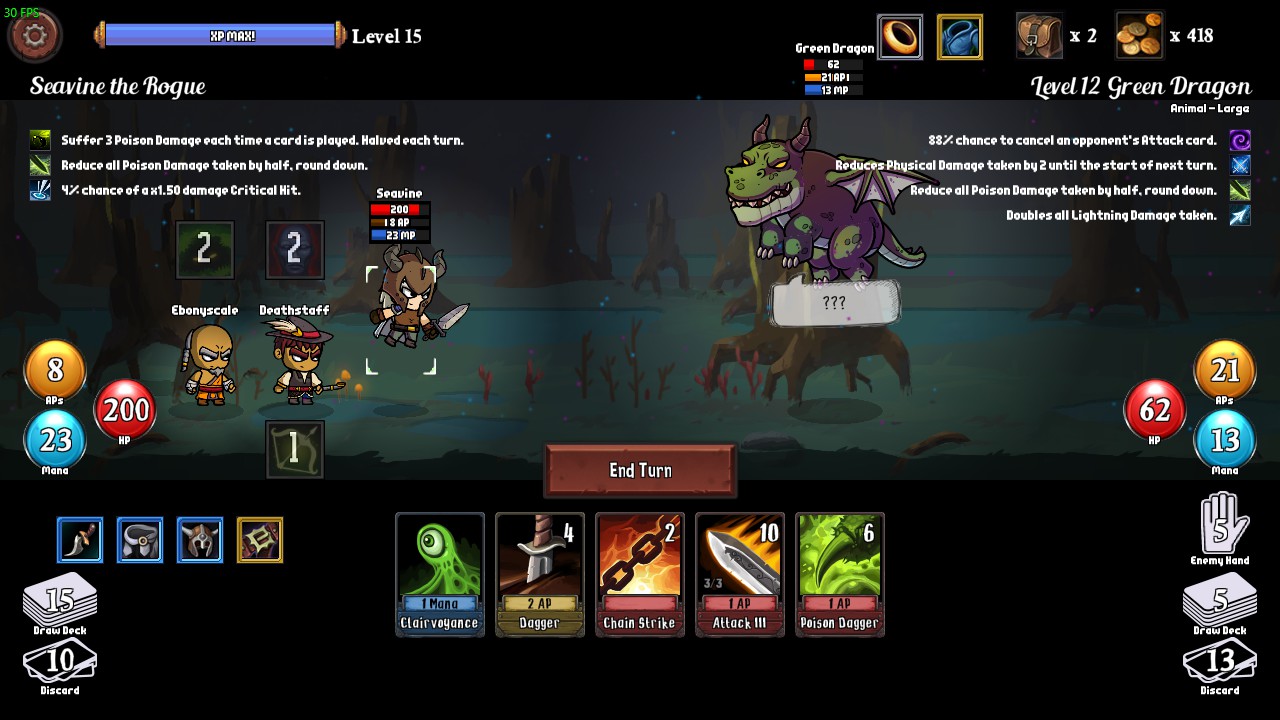This screenshot has width=1280, height=720.
Task: Inspect the equipped dagger weapon icon
Action: (79, 539)
